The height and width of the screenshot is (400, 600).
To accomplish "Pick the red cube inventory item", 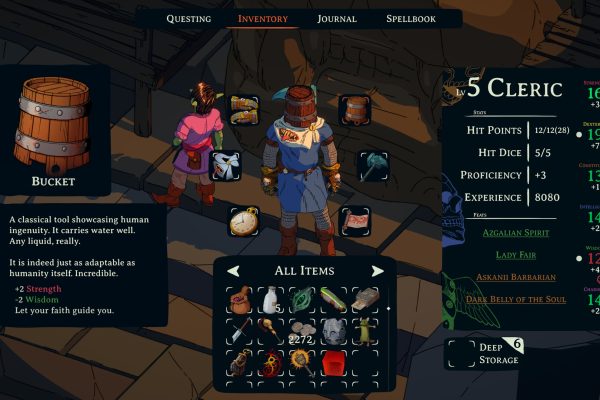I will point(332,362).
